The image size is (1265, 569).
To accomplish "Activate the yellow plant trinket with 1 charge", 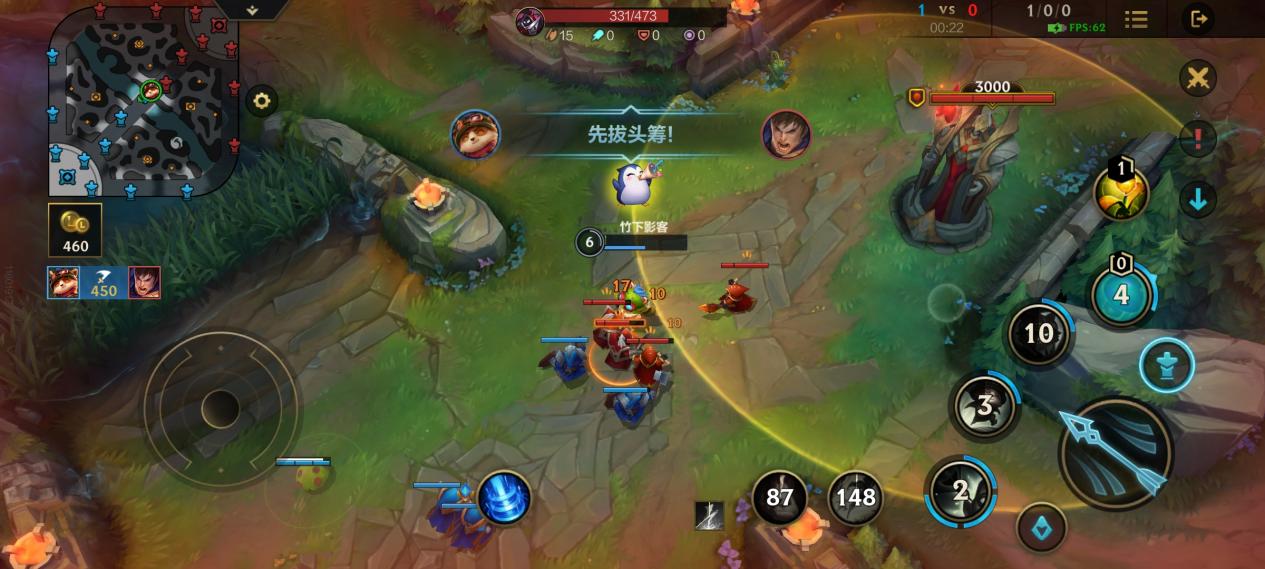I will coord(1121,194).
